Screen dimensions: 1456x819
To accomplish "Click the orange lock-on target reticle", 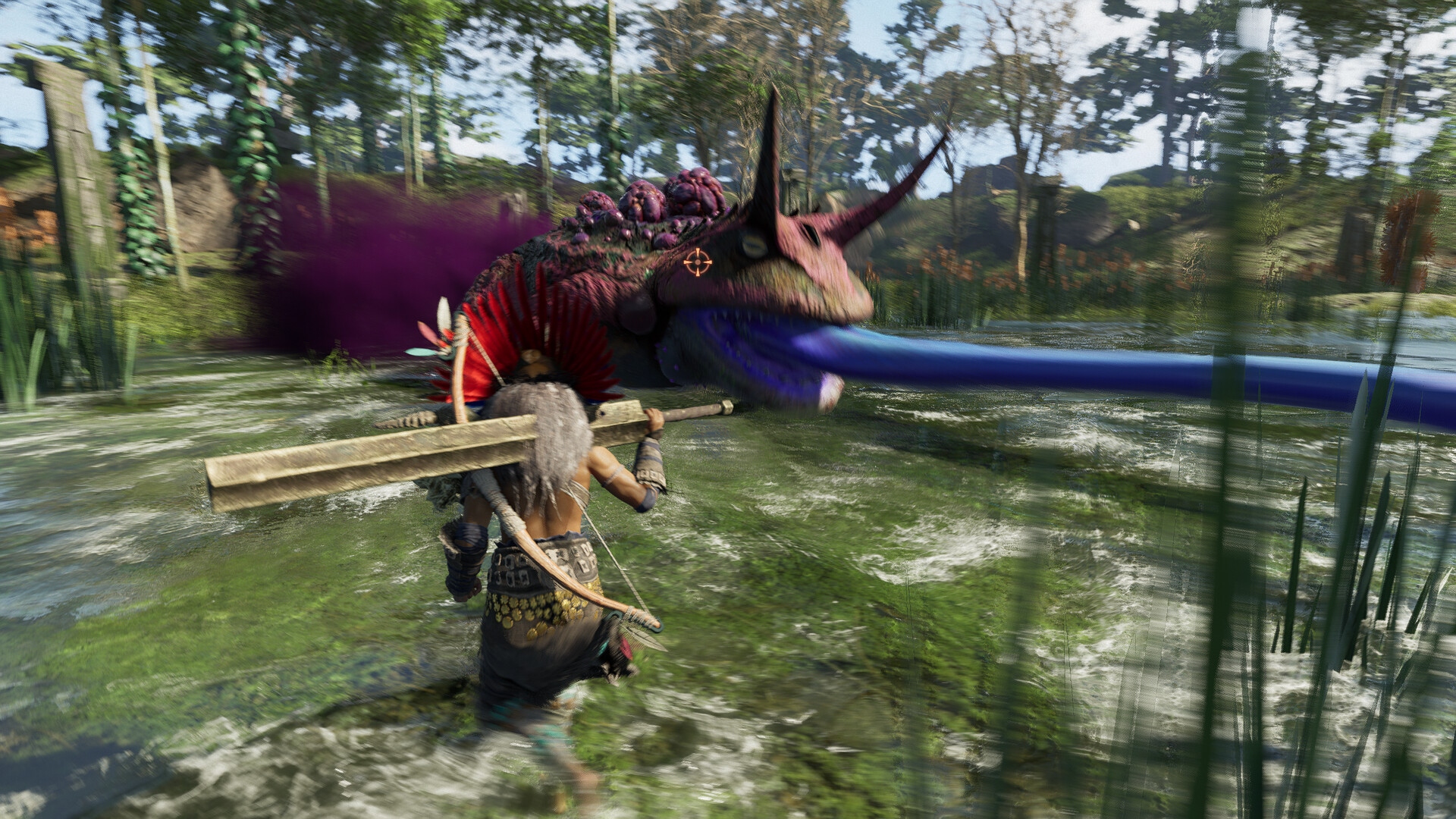I will [x=698, y=263].
